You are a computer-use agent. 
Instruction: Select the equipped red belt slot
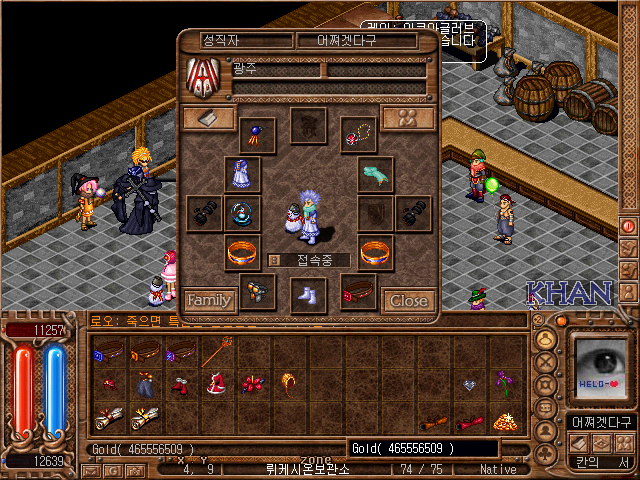point(358,293)
